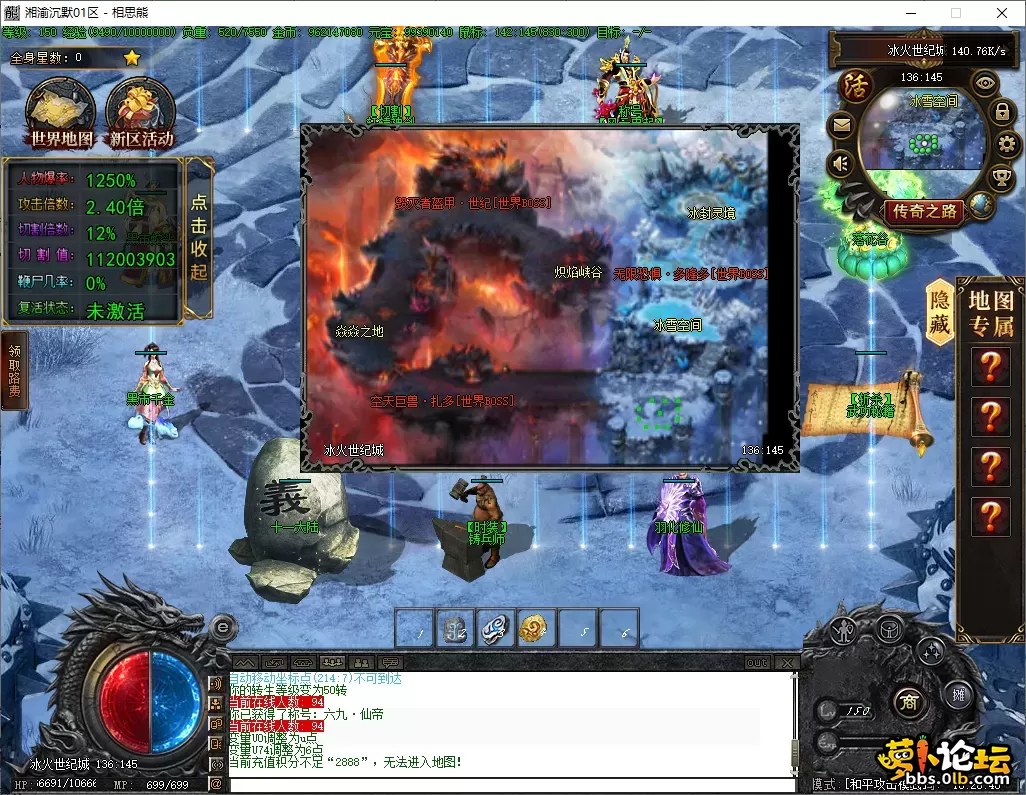This screenshot has height=795, width=1026.
Task: Open the 商 shop button
Action: click(x=908, y=698)
